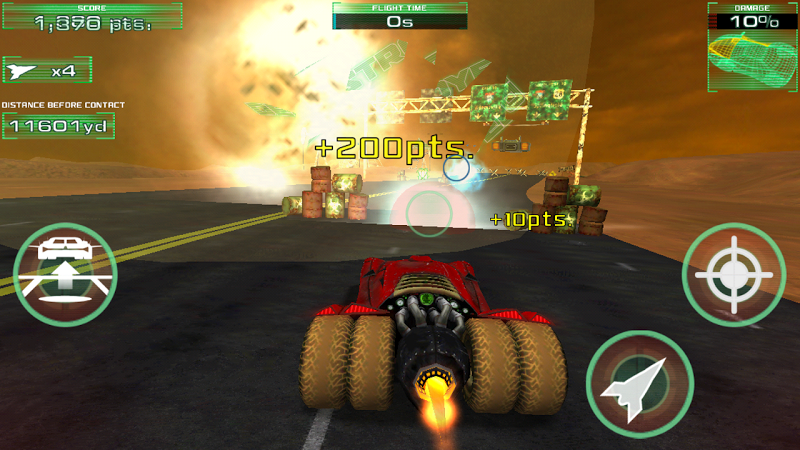This screenshot has width=800, height=450.
Task: Tap the car jump button
Action: coord(65,272)
